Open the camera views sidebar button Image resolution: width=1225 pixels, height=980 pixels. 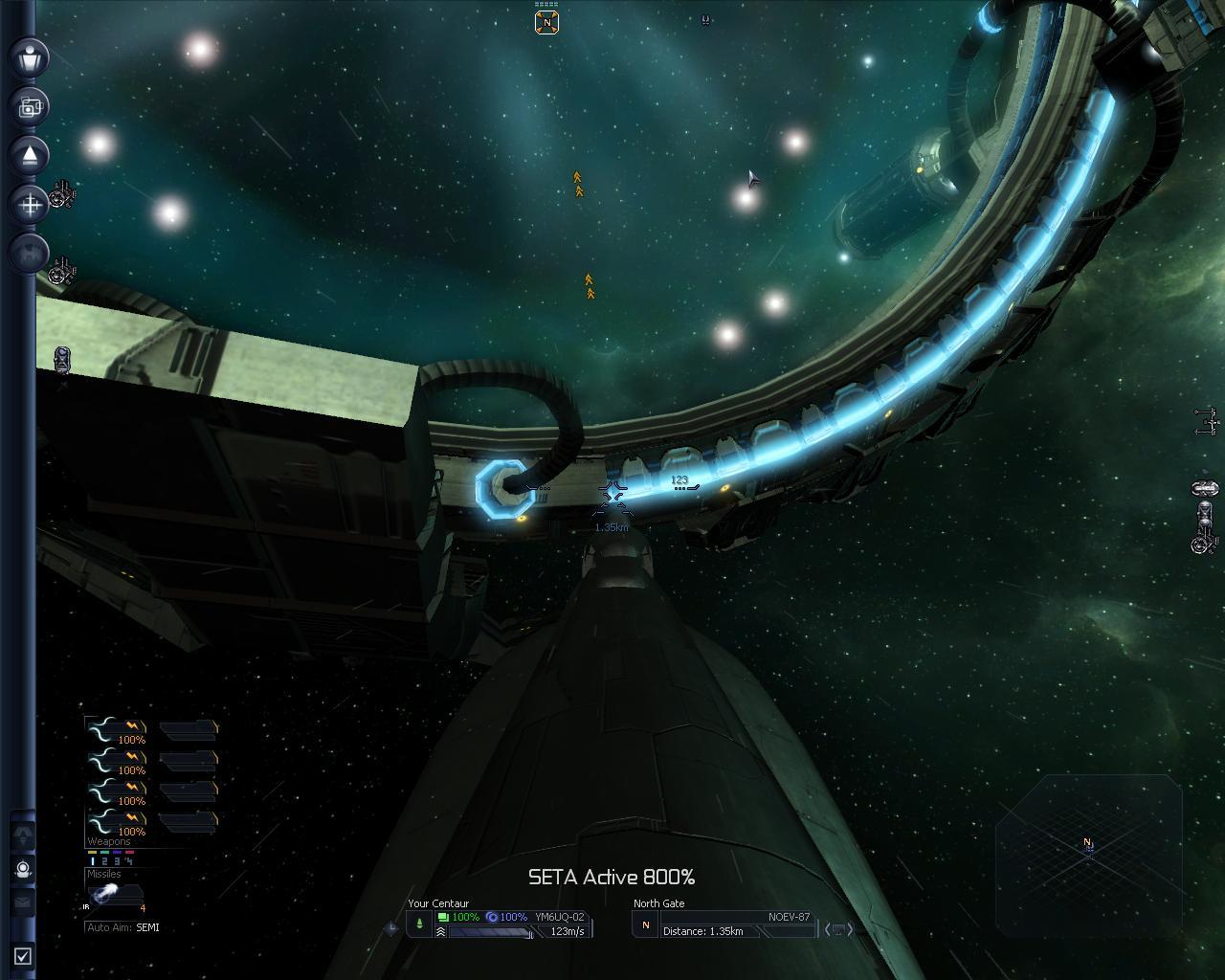click(x=30, y=106)
